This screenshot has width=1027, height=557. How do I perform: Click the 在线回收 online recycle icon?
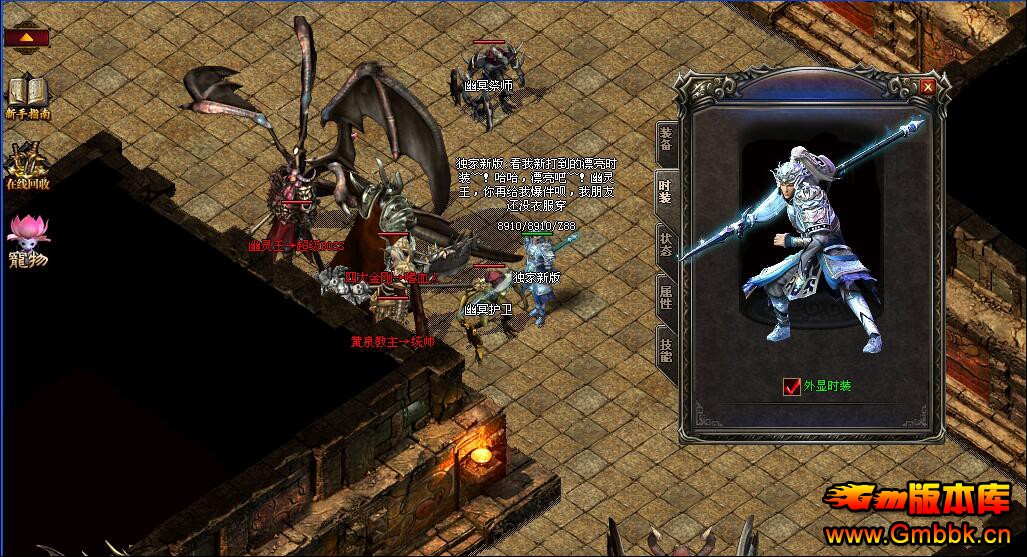pos(28,165)
